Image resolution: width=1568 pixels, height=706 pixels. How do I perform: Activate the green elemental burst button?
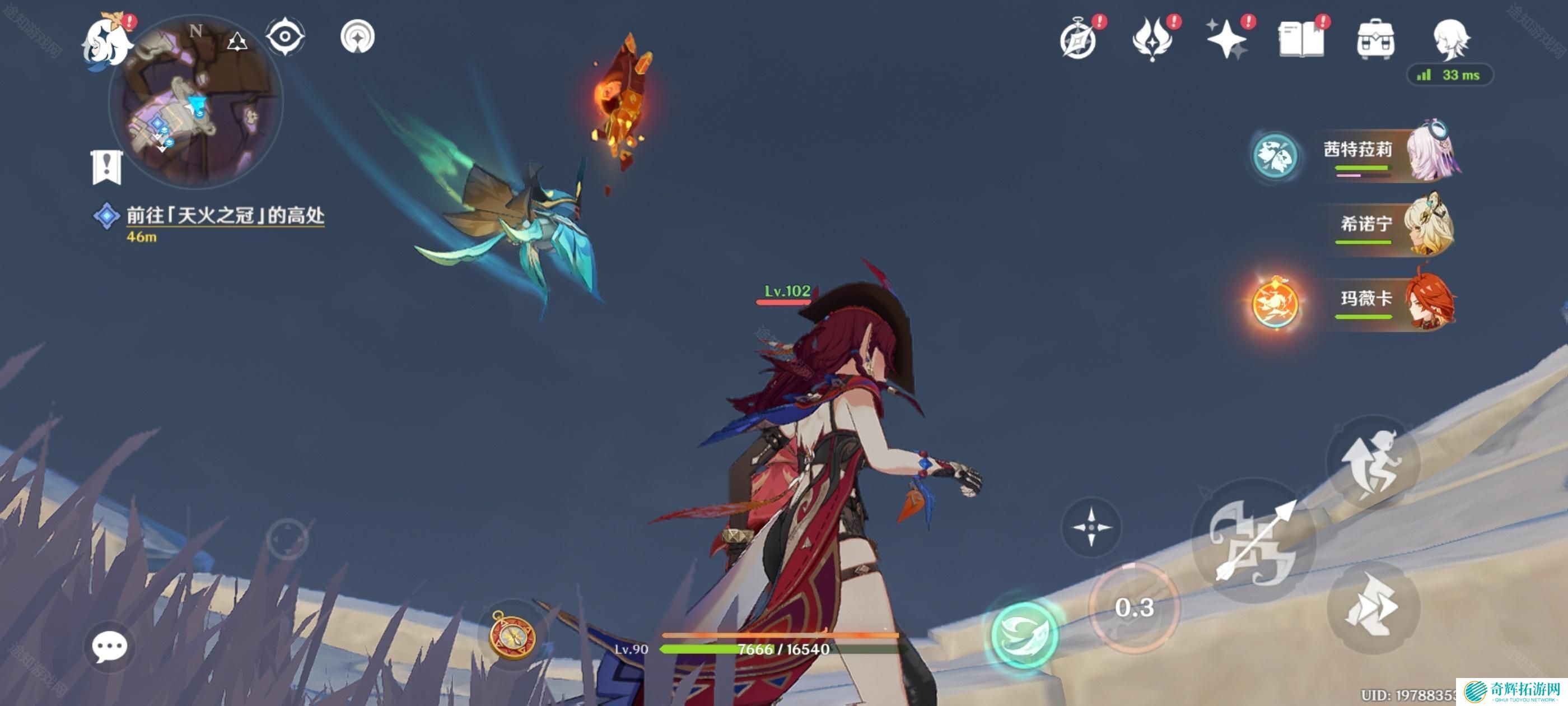1024,634
